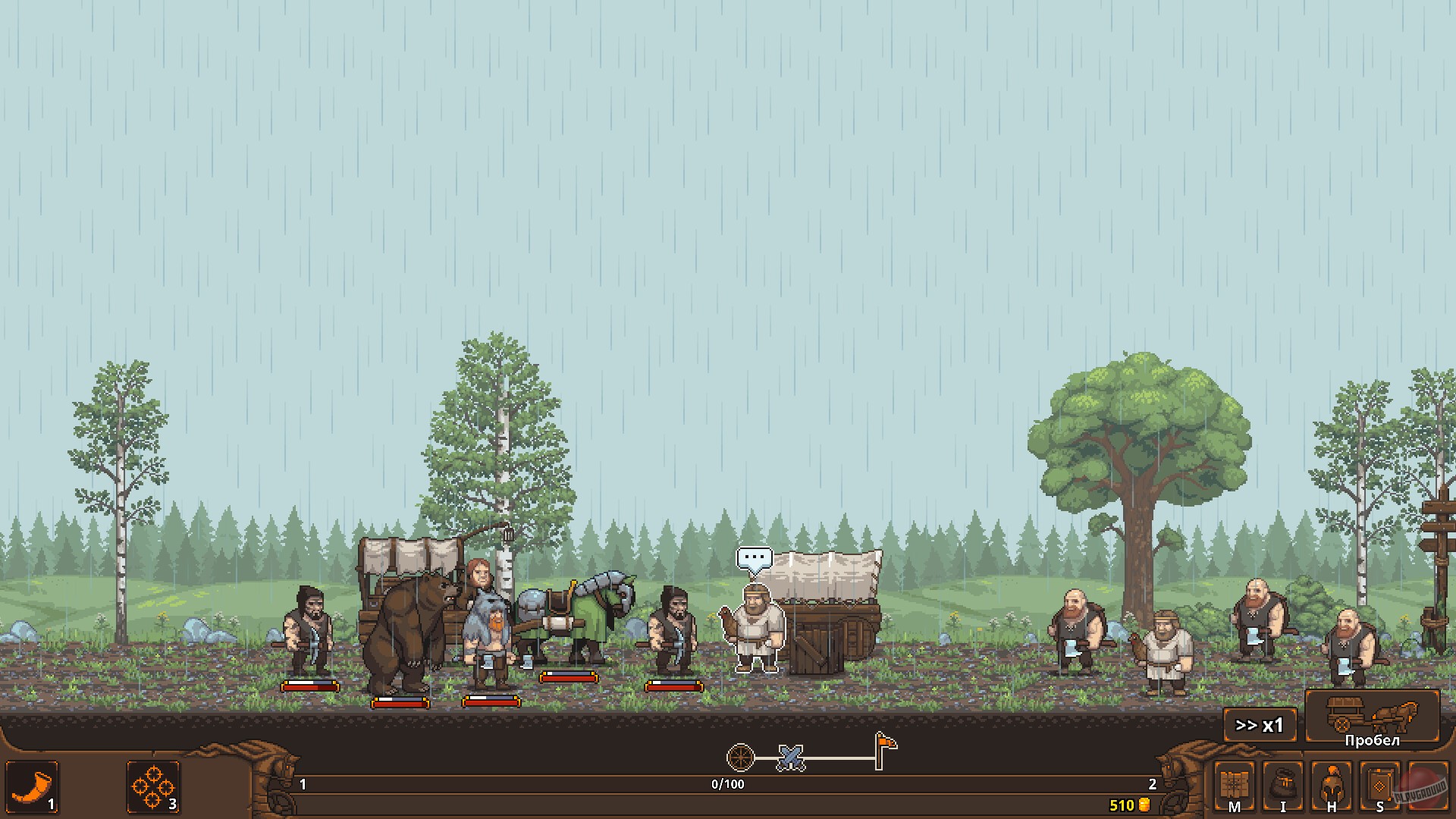The image size is (1456, 819).
Task: Click the wheel icon on the journey bar
Action: point(739,756)
